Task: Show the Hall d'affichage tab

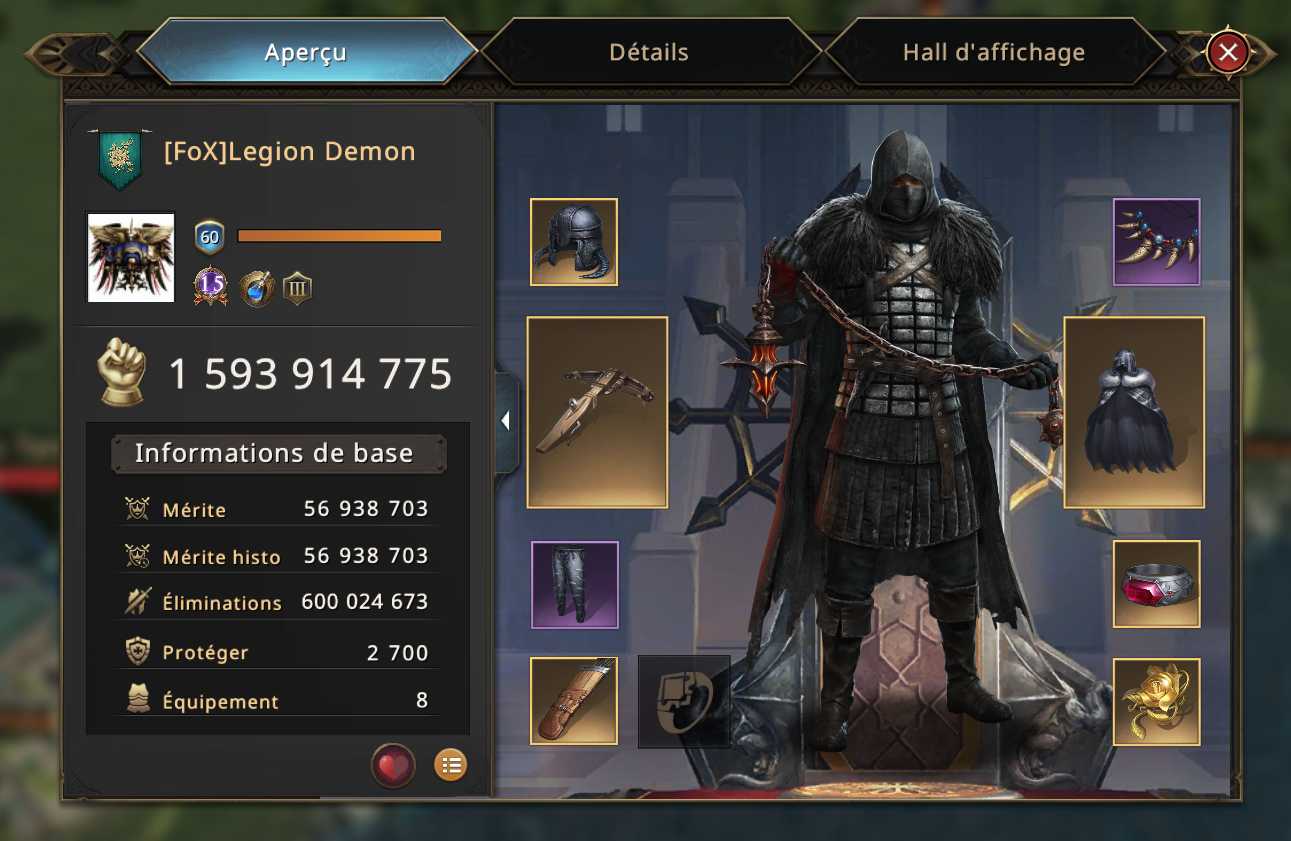Action: [x=993, y=52]
